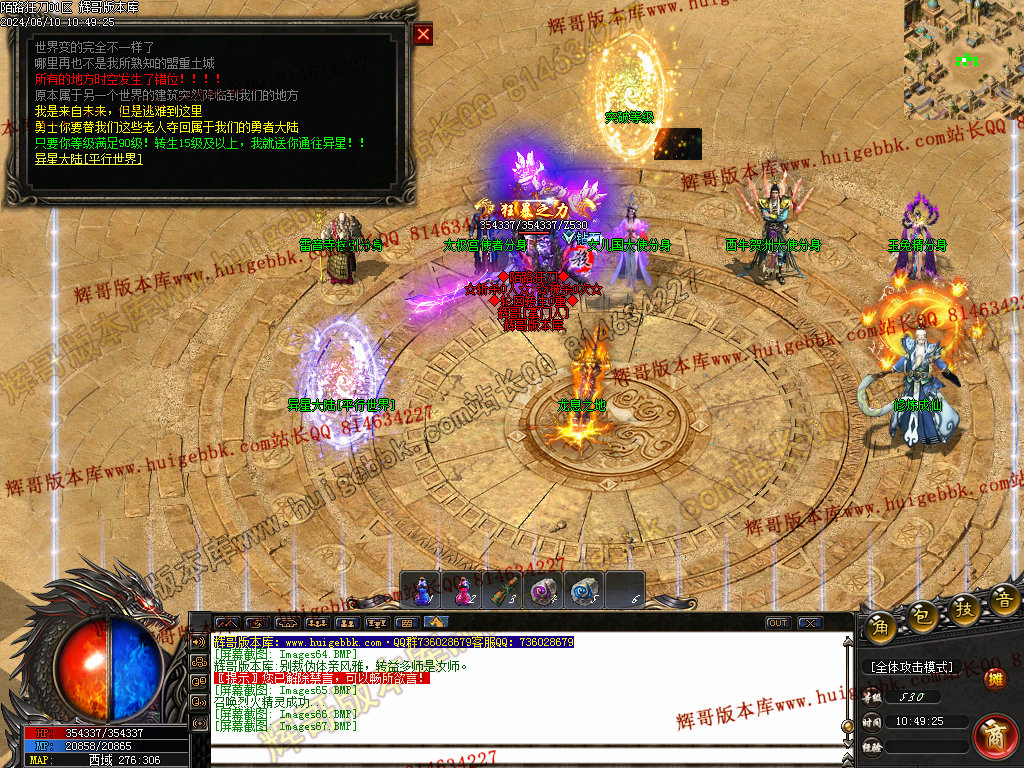The image size is (1024, 768).
Task: Open the stall with the 摊 button
Action: point(995,679)
